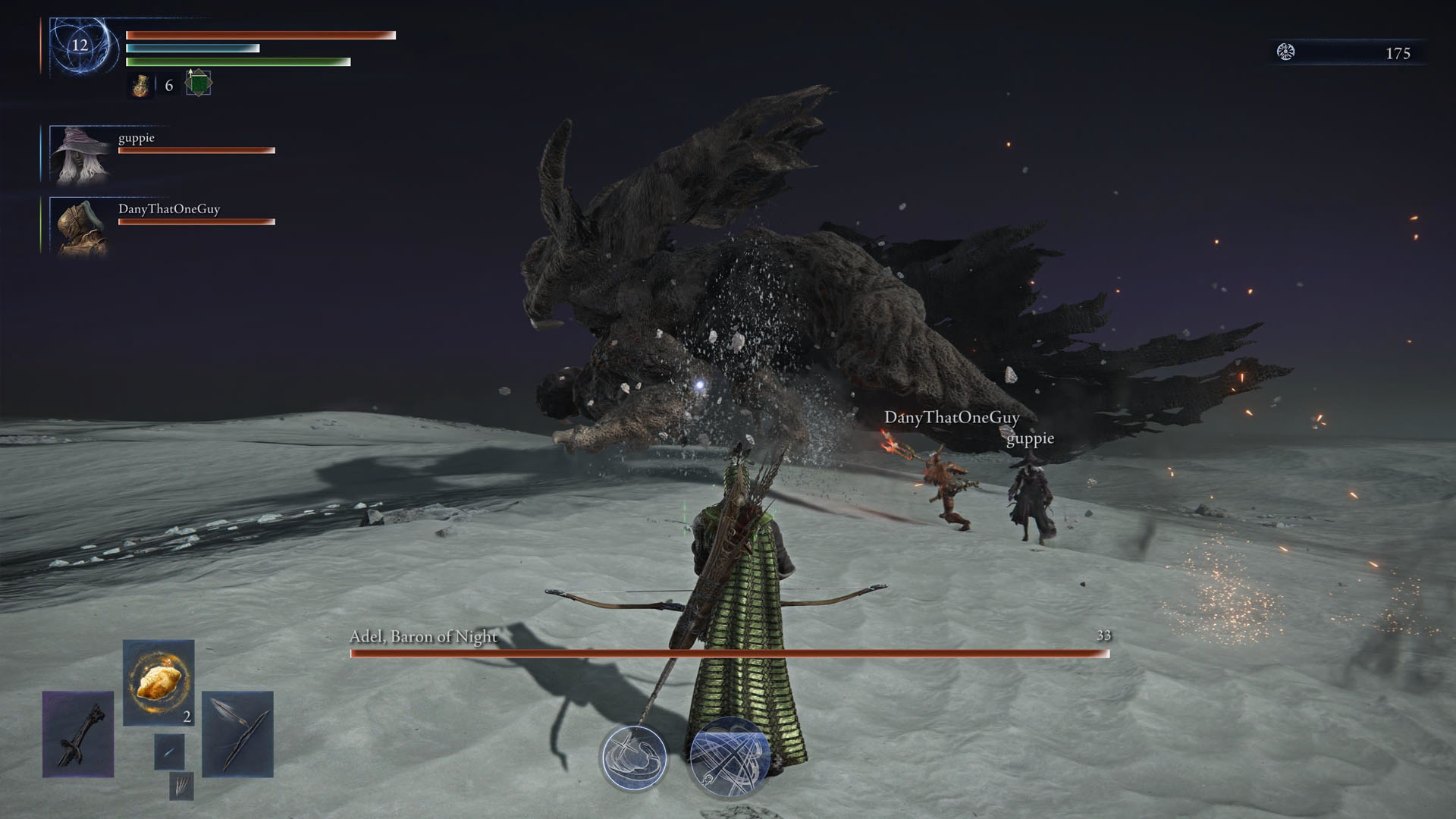This screenshot has height=819, width=1456.
Task: Click the blue FP bar under player health
Action: coord(192,47)
